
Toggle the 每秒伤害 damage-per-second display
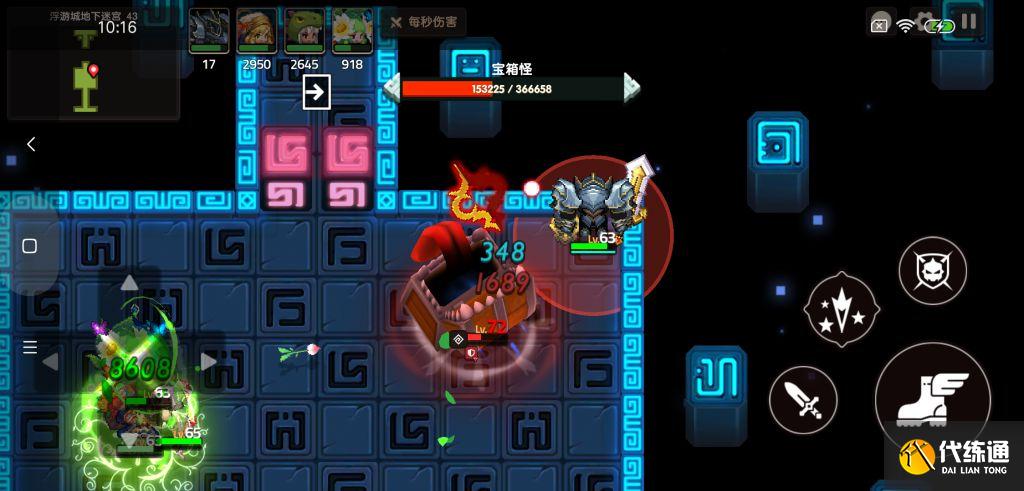tap(426, 22)
